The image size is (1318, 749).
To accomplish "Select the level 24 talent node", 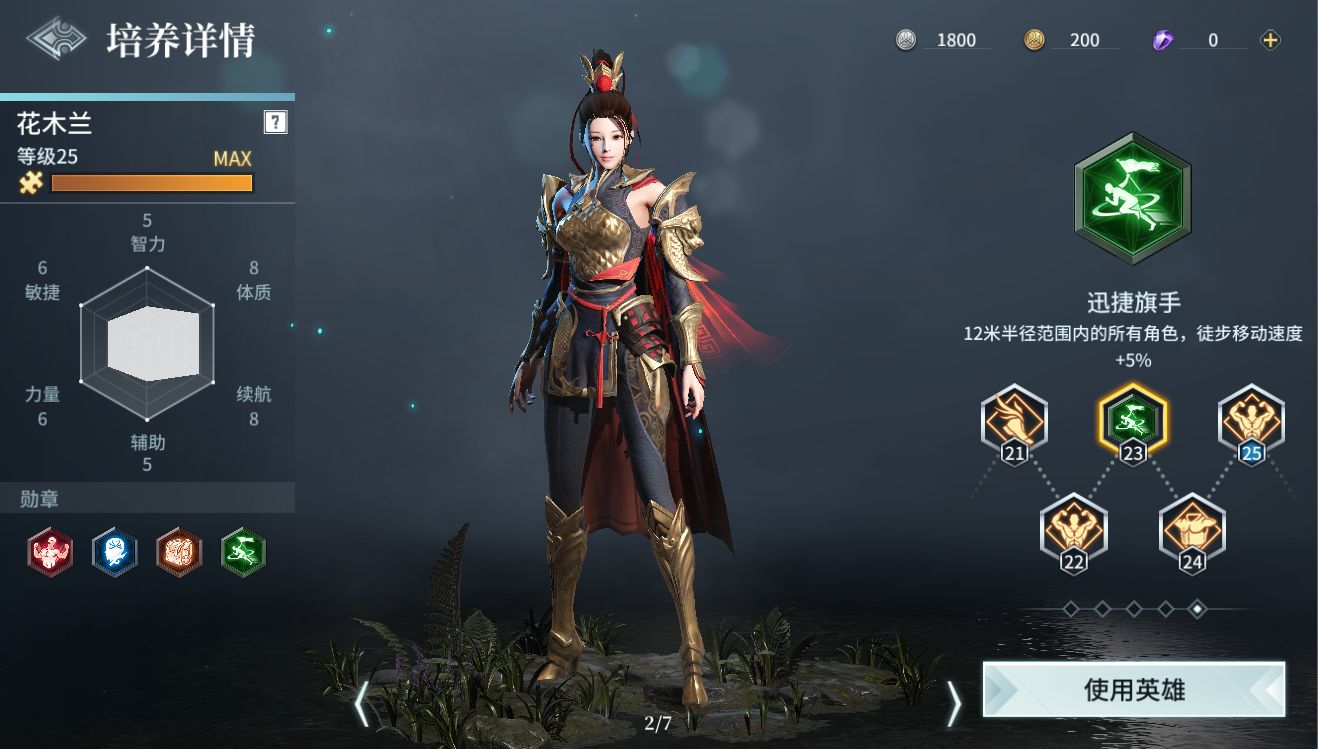I will click(x=1191, y=528).
